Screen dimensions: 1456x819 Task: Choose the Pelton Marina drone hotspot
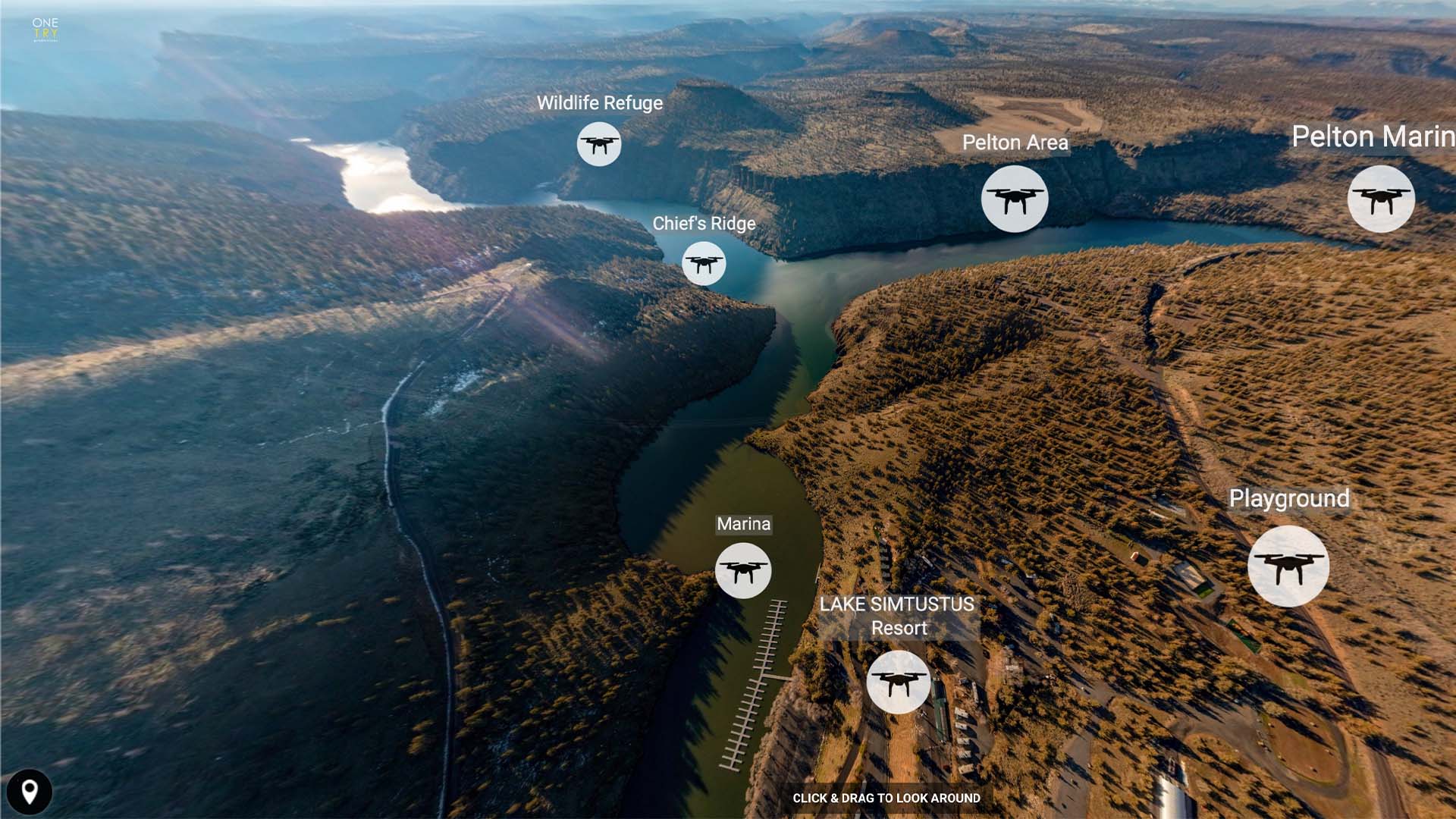pos(1380,199)
